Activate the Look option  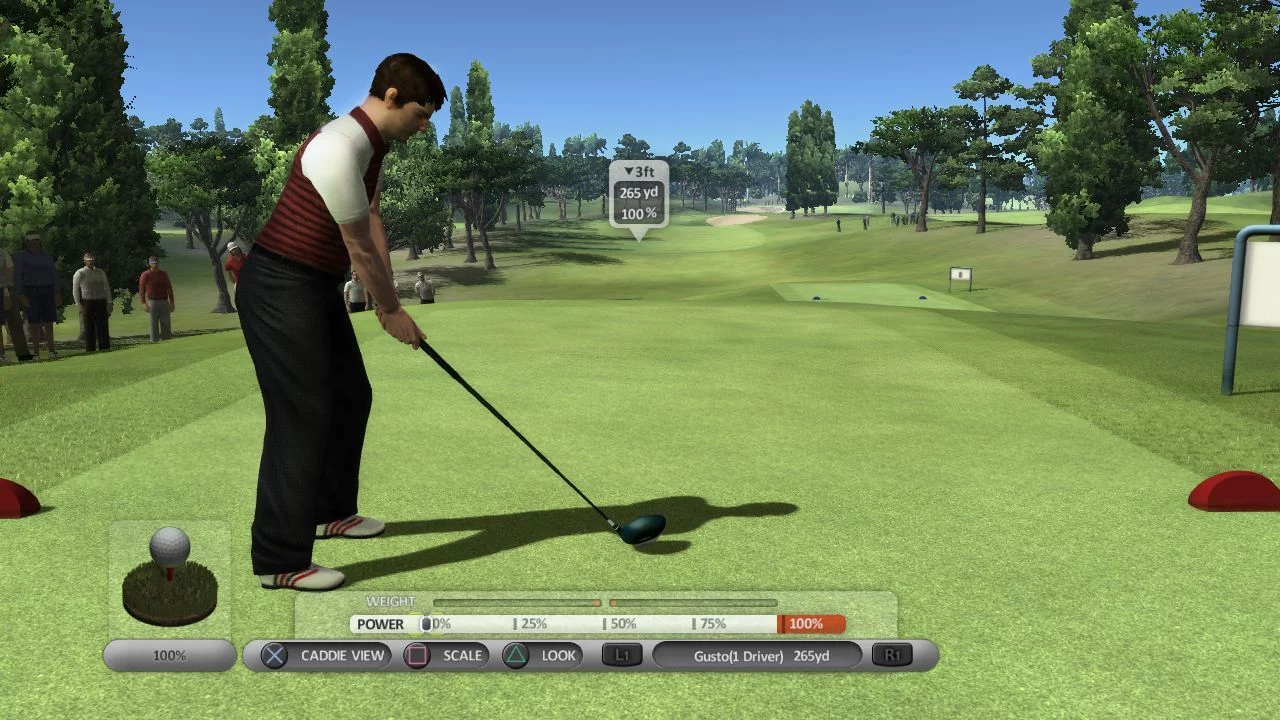tap(541, 656)
